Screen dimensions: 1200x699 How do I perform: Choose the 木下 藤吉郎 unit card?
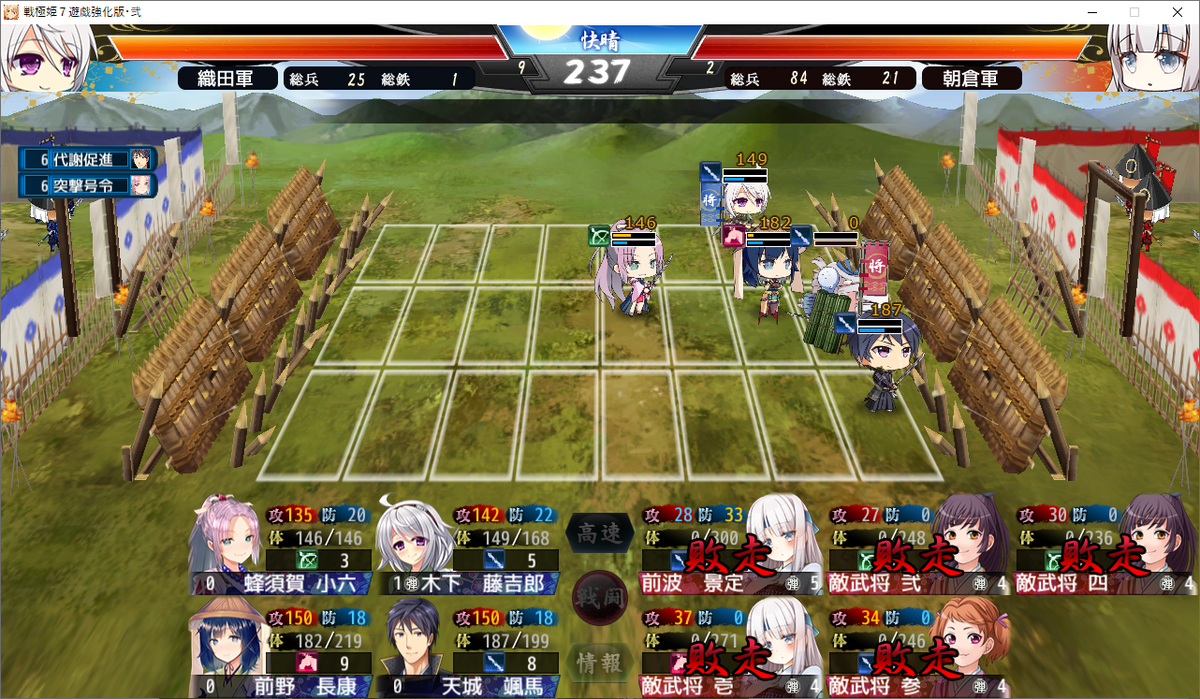(465, 550)
